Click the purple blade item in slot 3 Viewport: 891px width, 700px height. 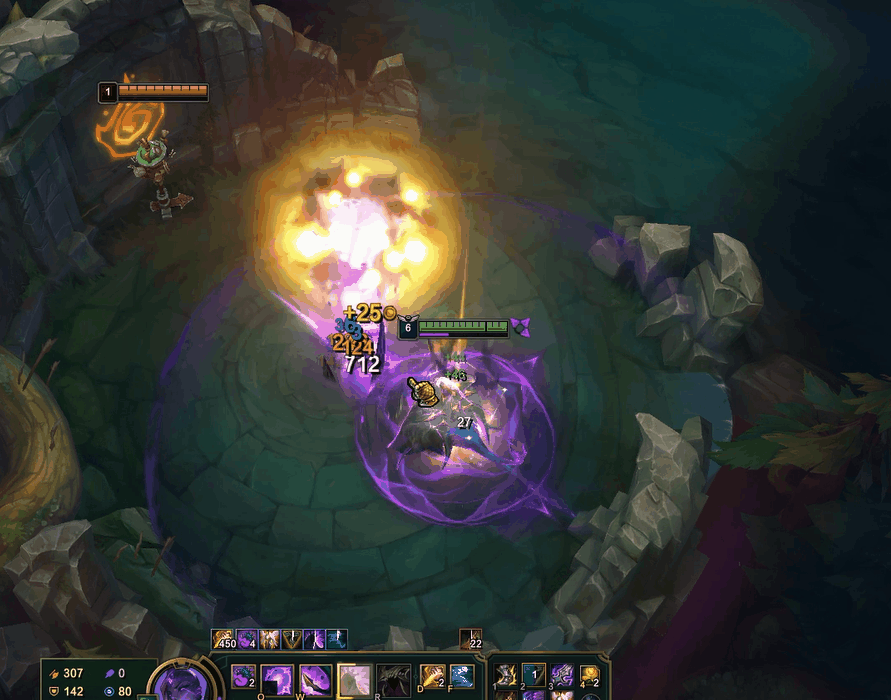coord(562,677)
